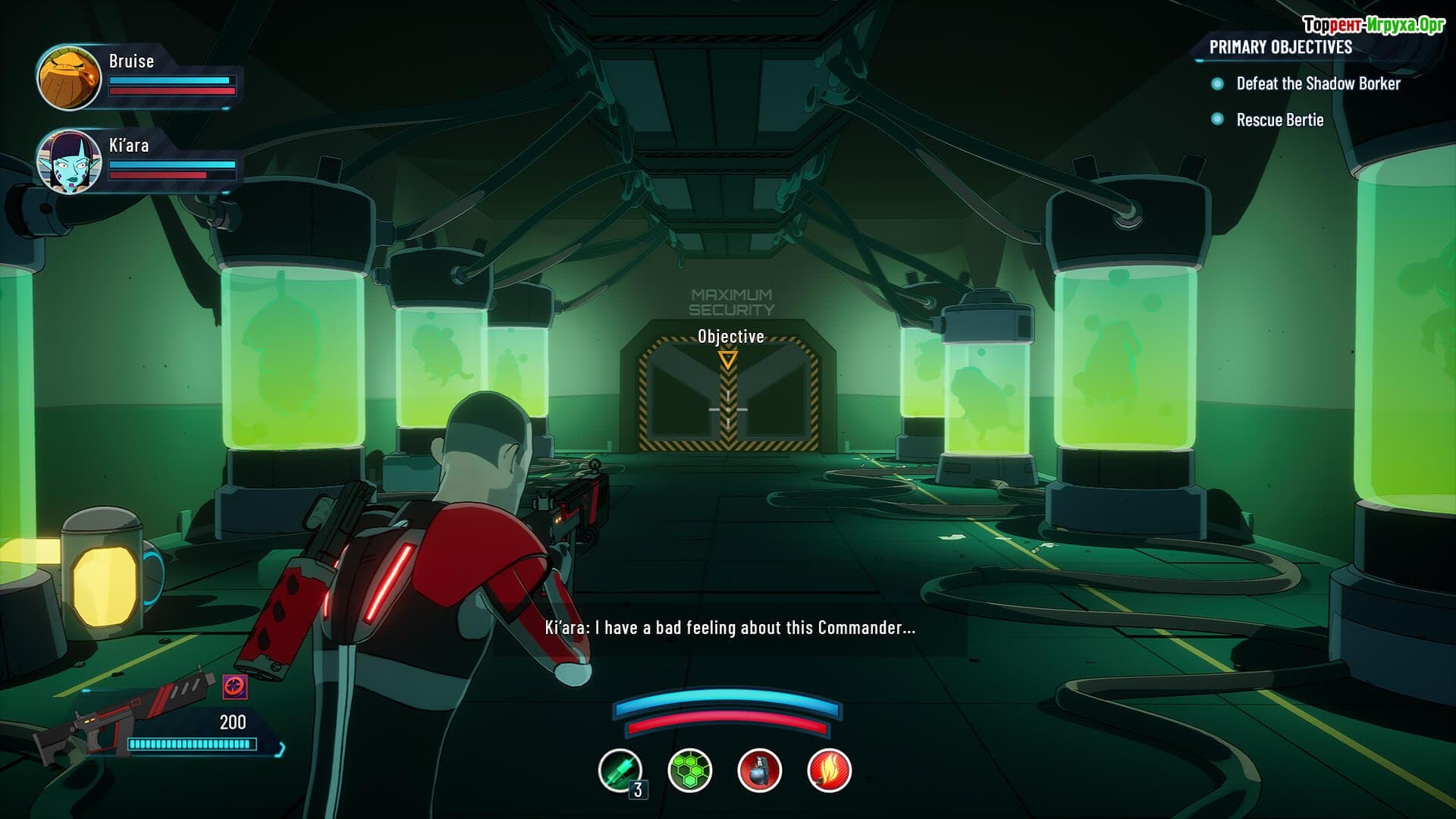
Task: Select the Defeat the Shadow Borker objective
Action: 1317,83
